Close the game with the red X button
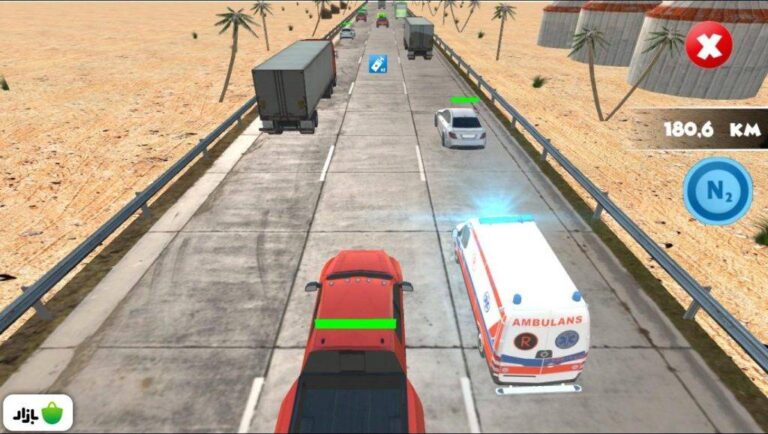The width and height of the screenshot is (768, 434). 708,45
